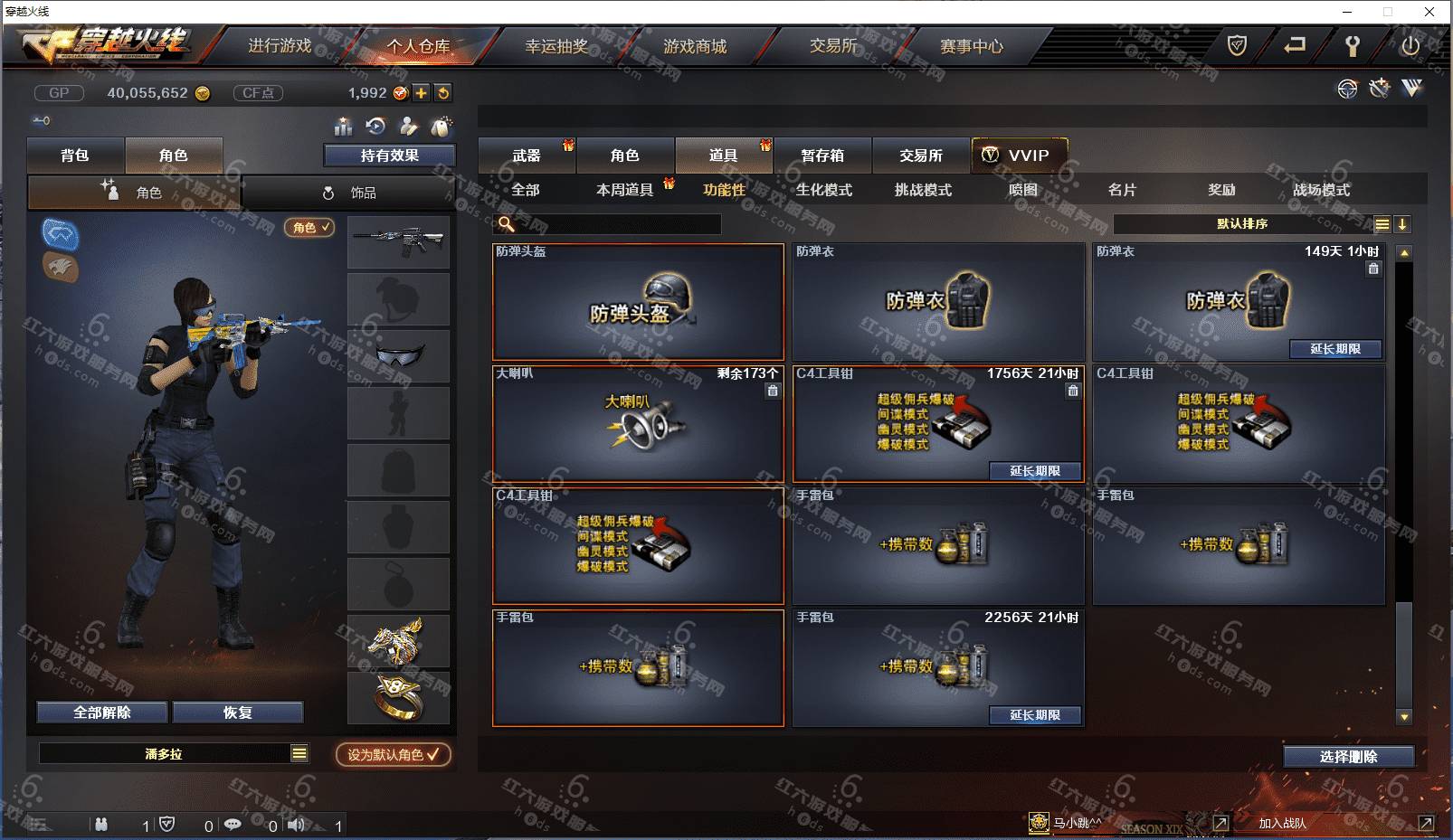Viewport: 1453px width, 840px height.
Task: Select the 大喇叭 megaphone item
Action: click(x=638, y=423)
